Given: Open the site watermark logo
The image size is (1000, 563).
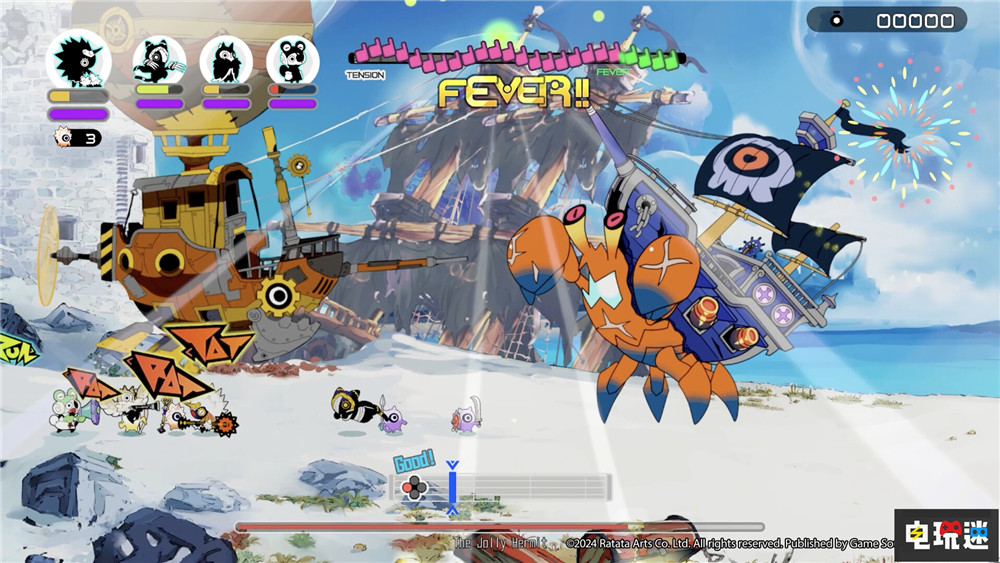Looking at the screenshot, I should click(x=944, y=535).
